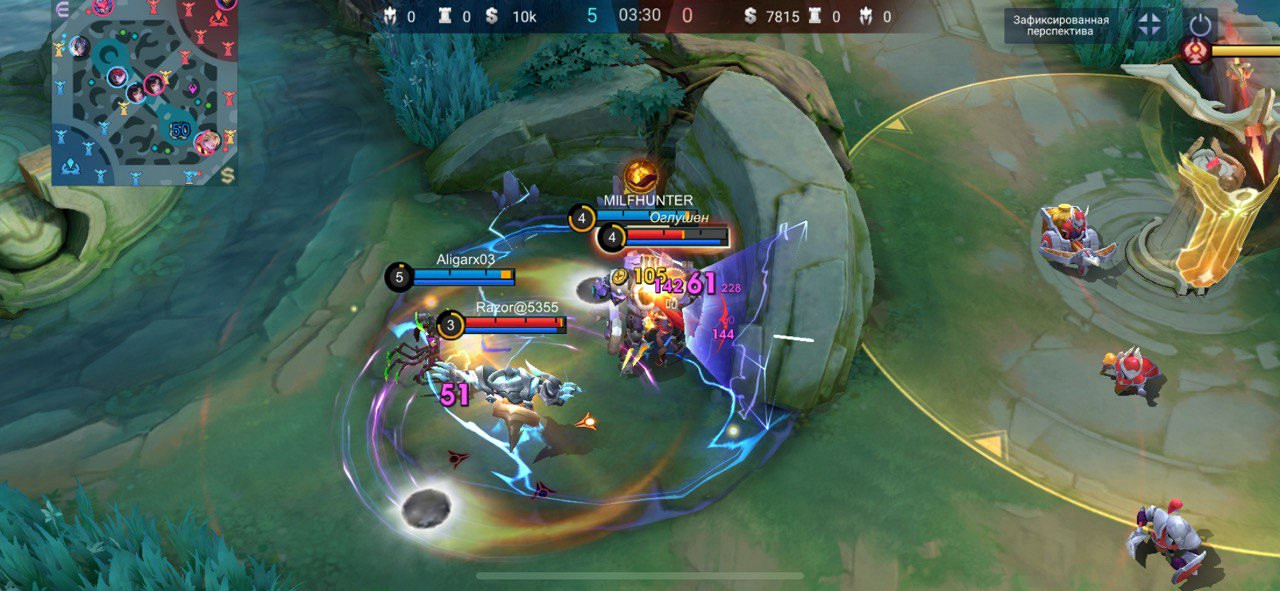The width and height of the screenshot is (1280, 591).
Task: Exit the match with the power button
Action: pos(1200,24)
